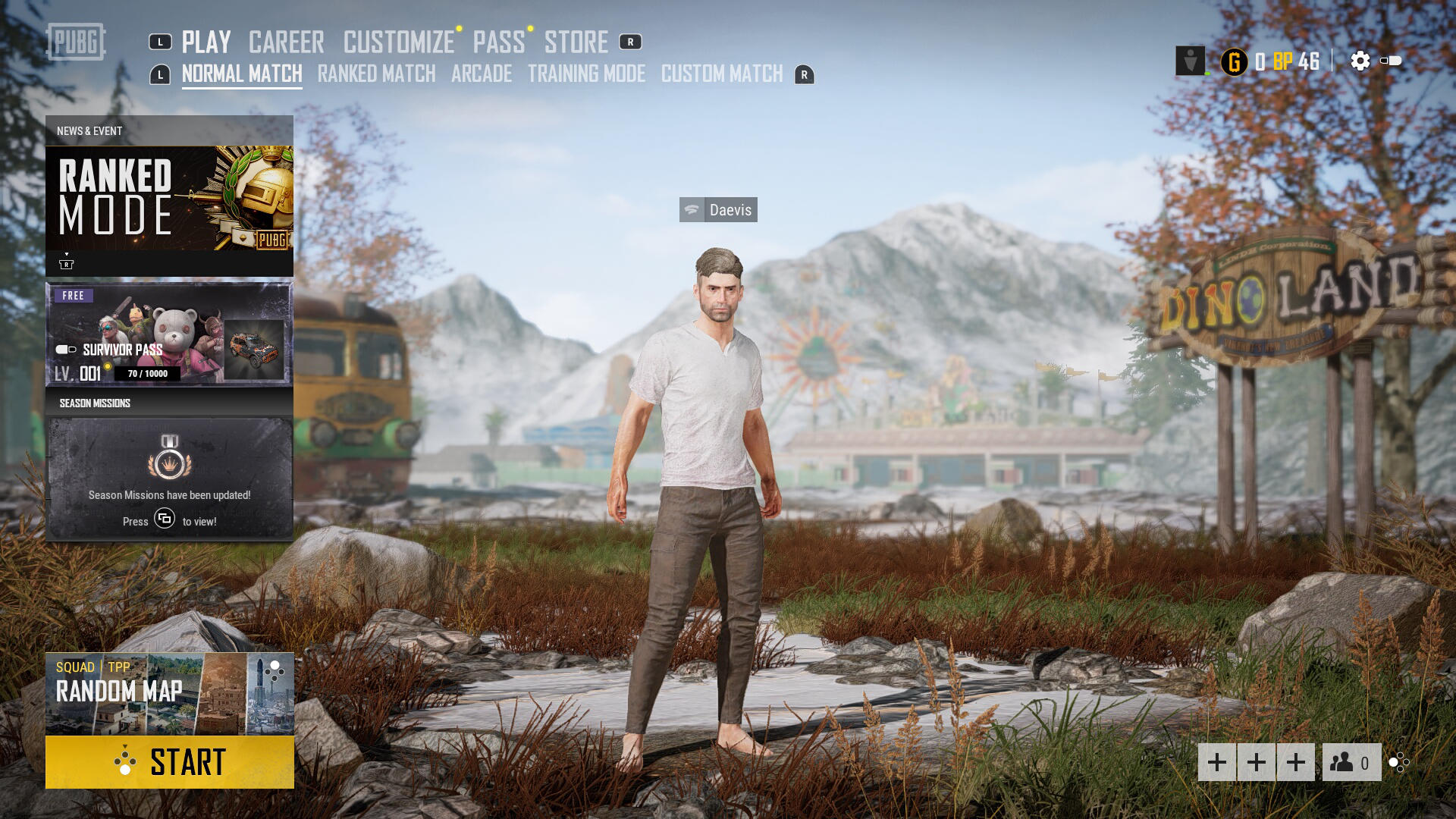Click the player profile avatar icon
The image size is (1456, 819).
[x=1190, y=61]
